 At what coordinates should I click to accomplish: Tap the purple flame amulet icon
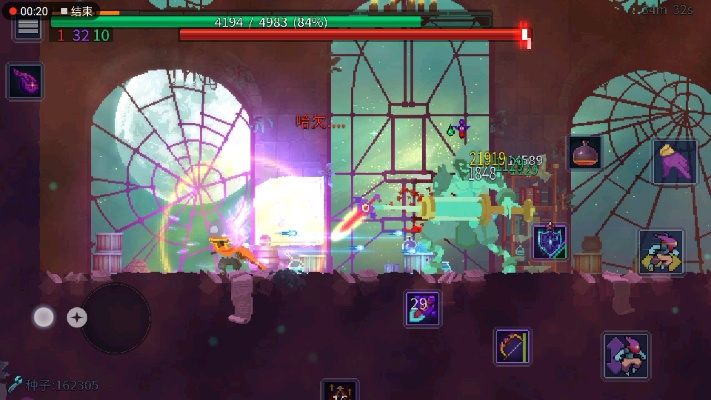pos(24,81)
